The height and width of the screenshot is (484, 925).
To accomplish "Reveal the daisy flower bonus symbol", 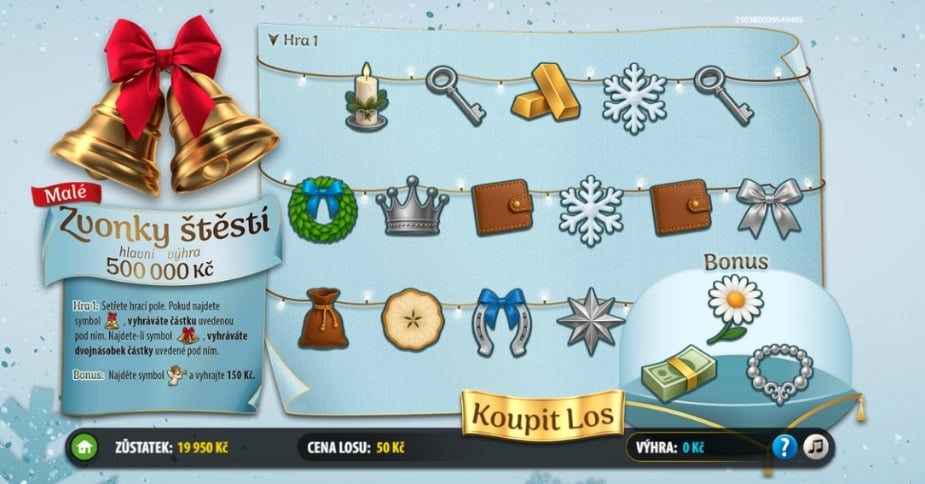I will (x=734, y=306).
